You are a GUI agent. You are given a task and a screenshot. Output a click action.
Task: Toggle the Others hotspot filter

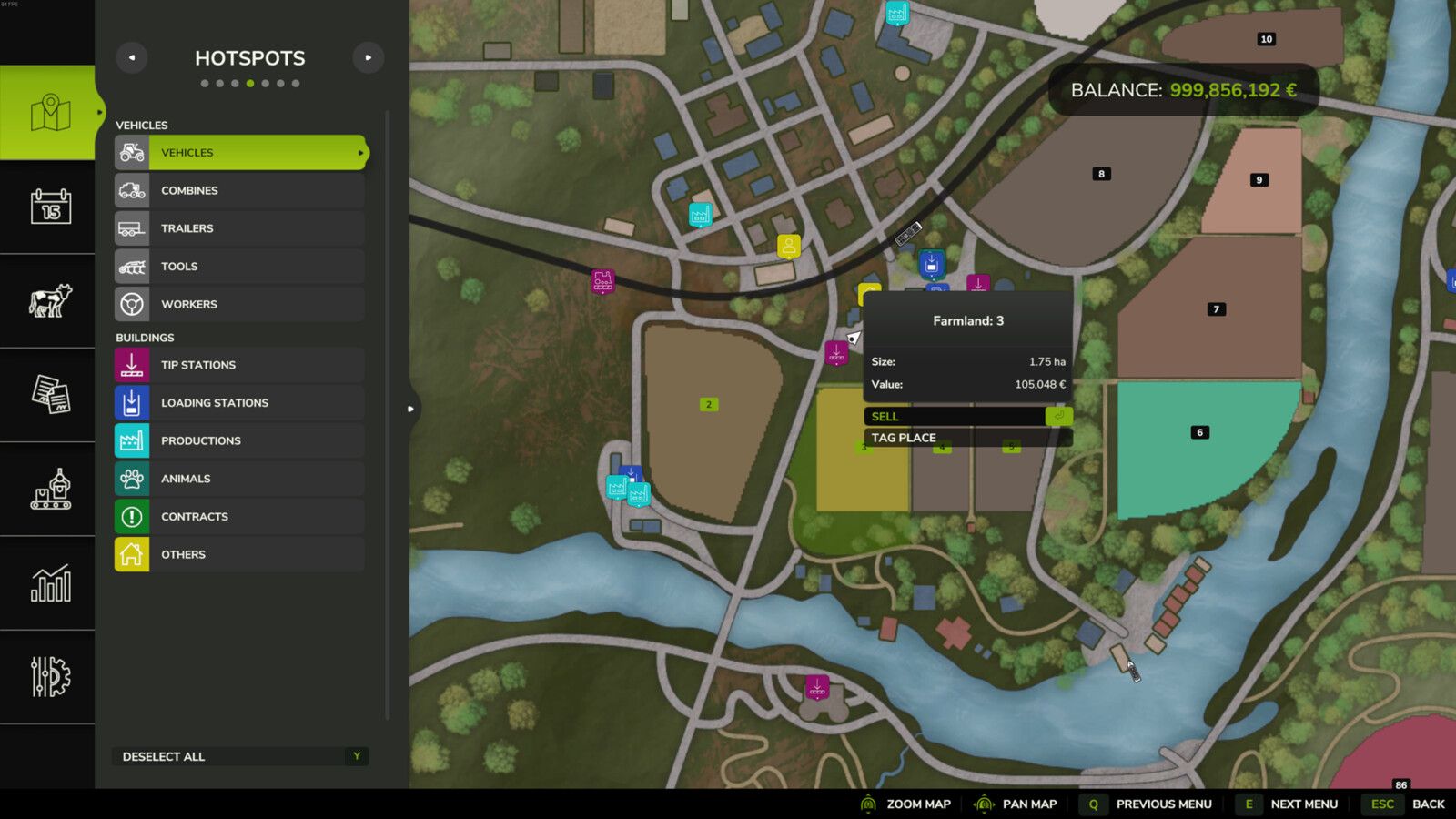[x=240, y=554]
